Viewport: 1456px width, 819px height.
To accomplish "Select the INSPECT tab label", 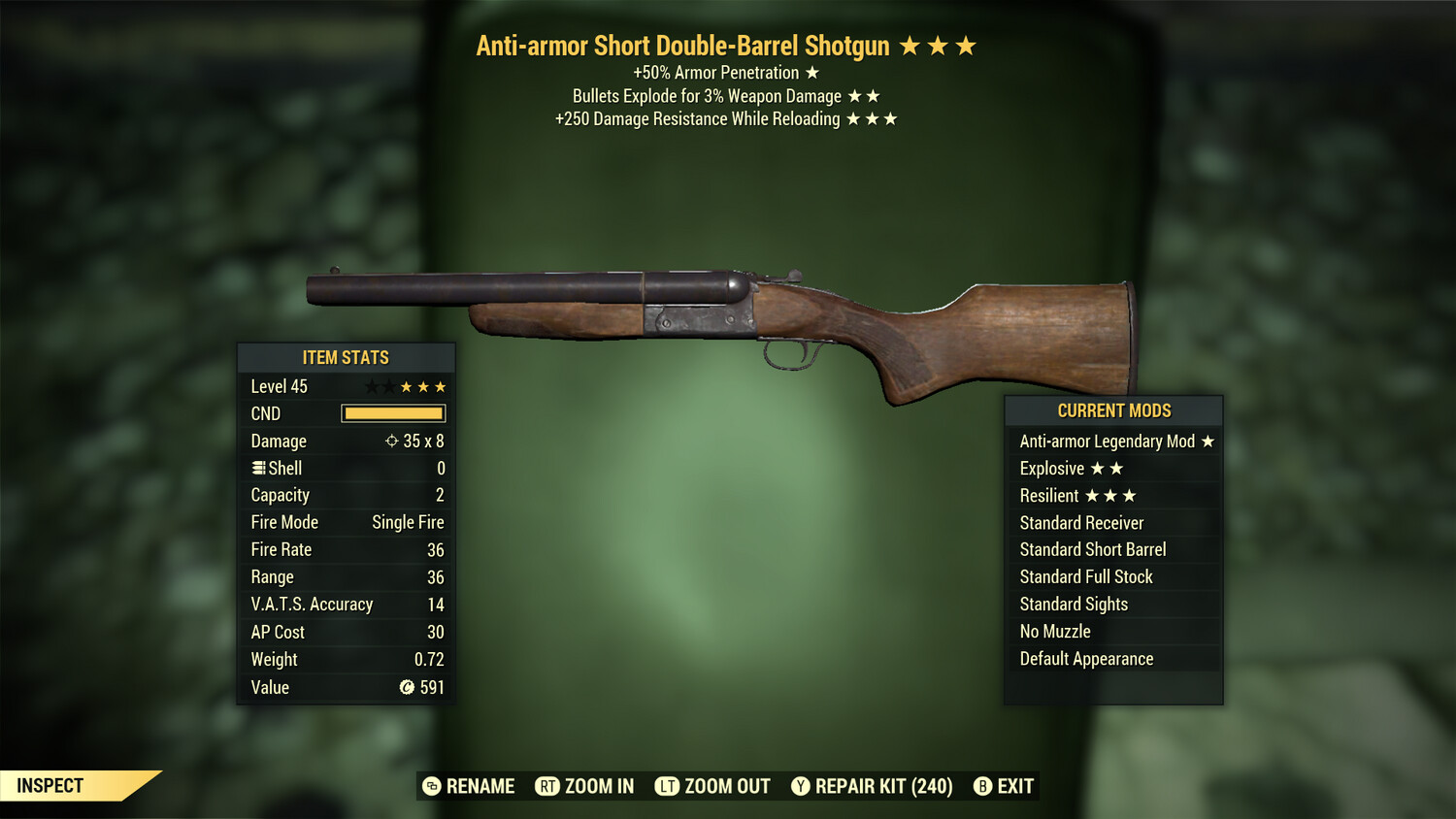I will point(50,786).
